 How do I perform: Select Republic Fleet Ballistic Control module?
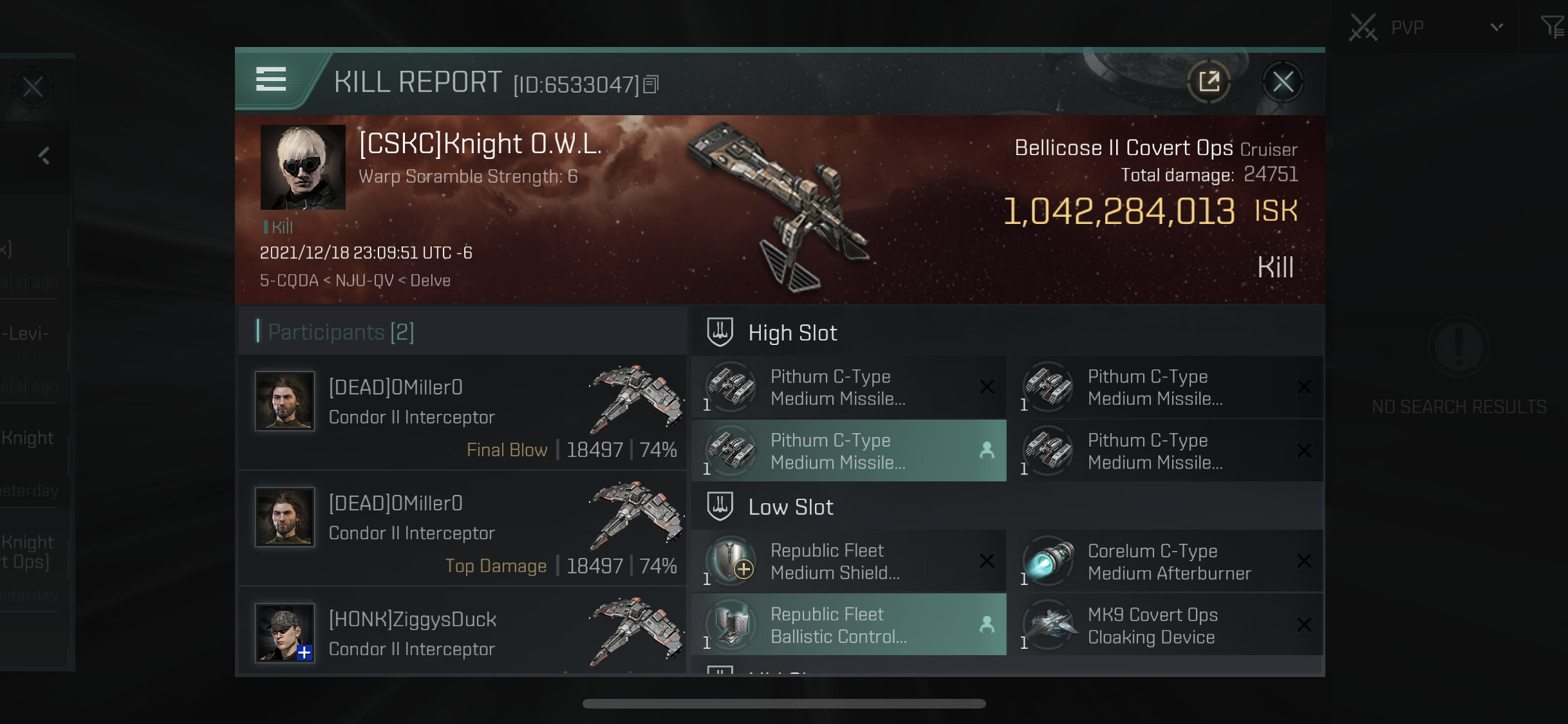pos(848,625)
